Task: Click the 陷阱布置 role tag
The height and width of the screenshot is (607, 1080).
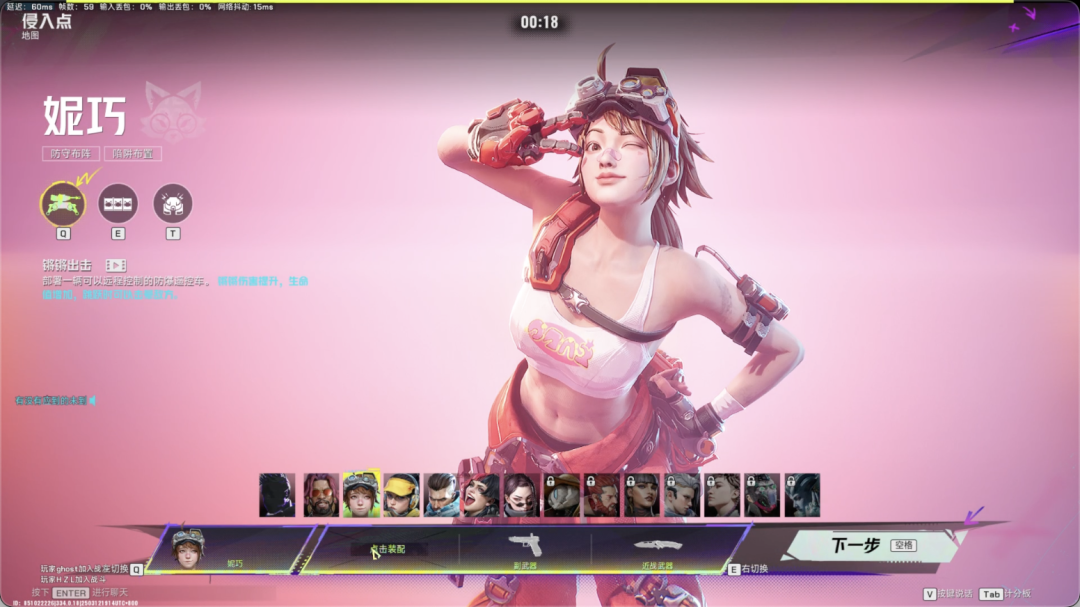Action: click(133, 154)
